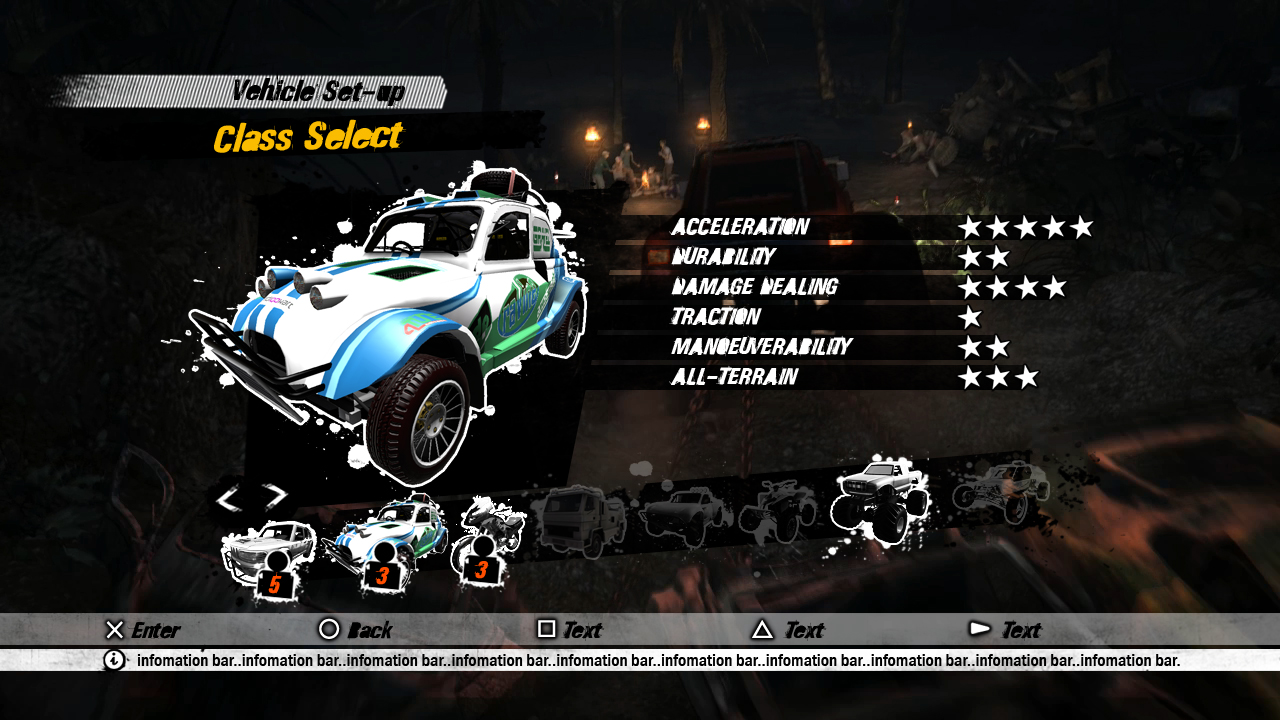
Task: Select the ATV quad bike class
Action: pyautogui.click(x=779, y=505)
